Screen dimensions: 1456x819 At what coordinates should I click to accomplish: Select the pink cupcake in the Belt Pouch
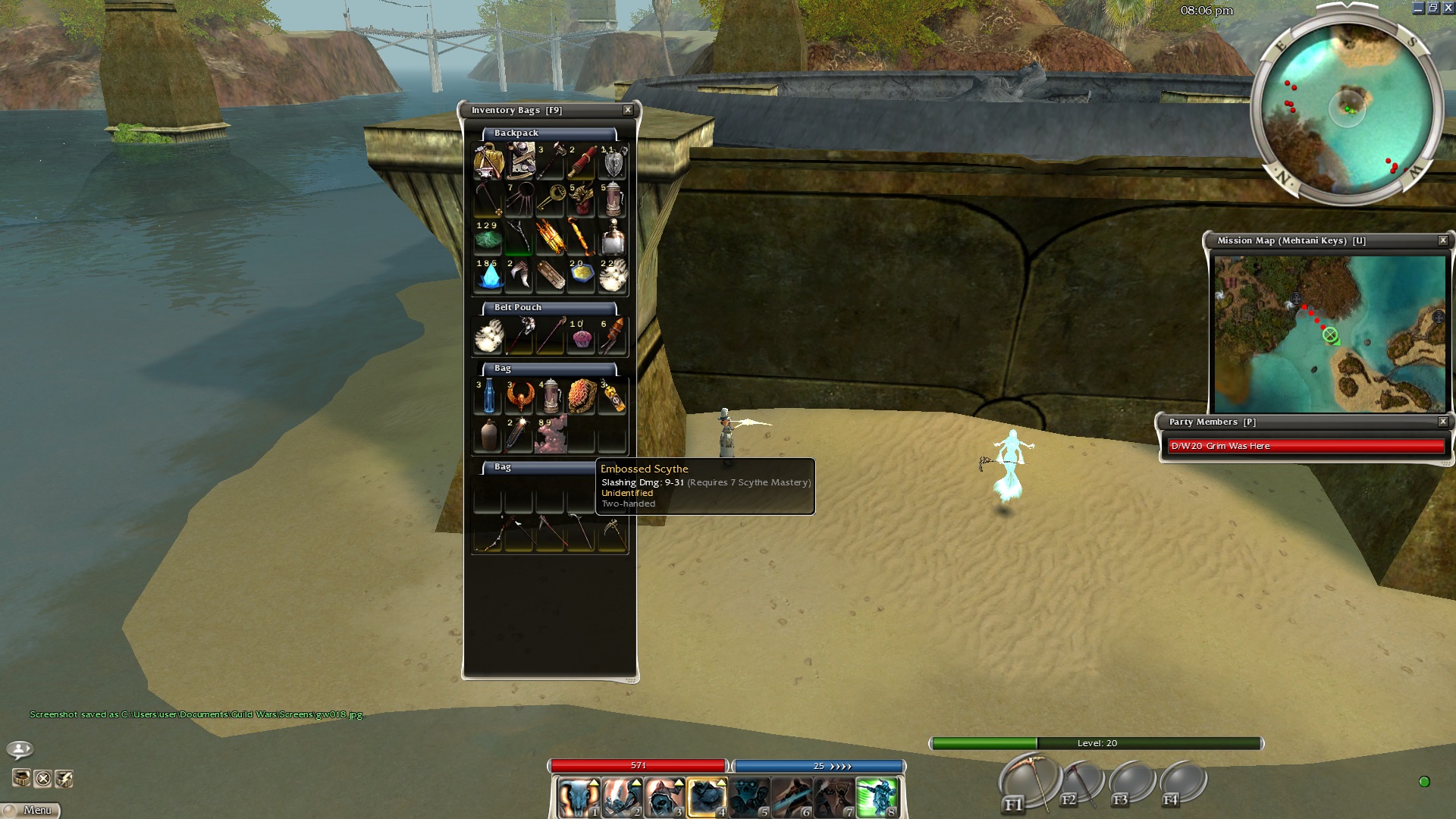point(582,337)
